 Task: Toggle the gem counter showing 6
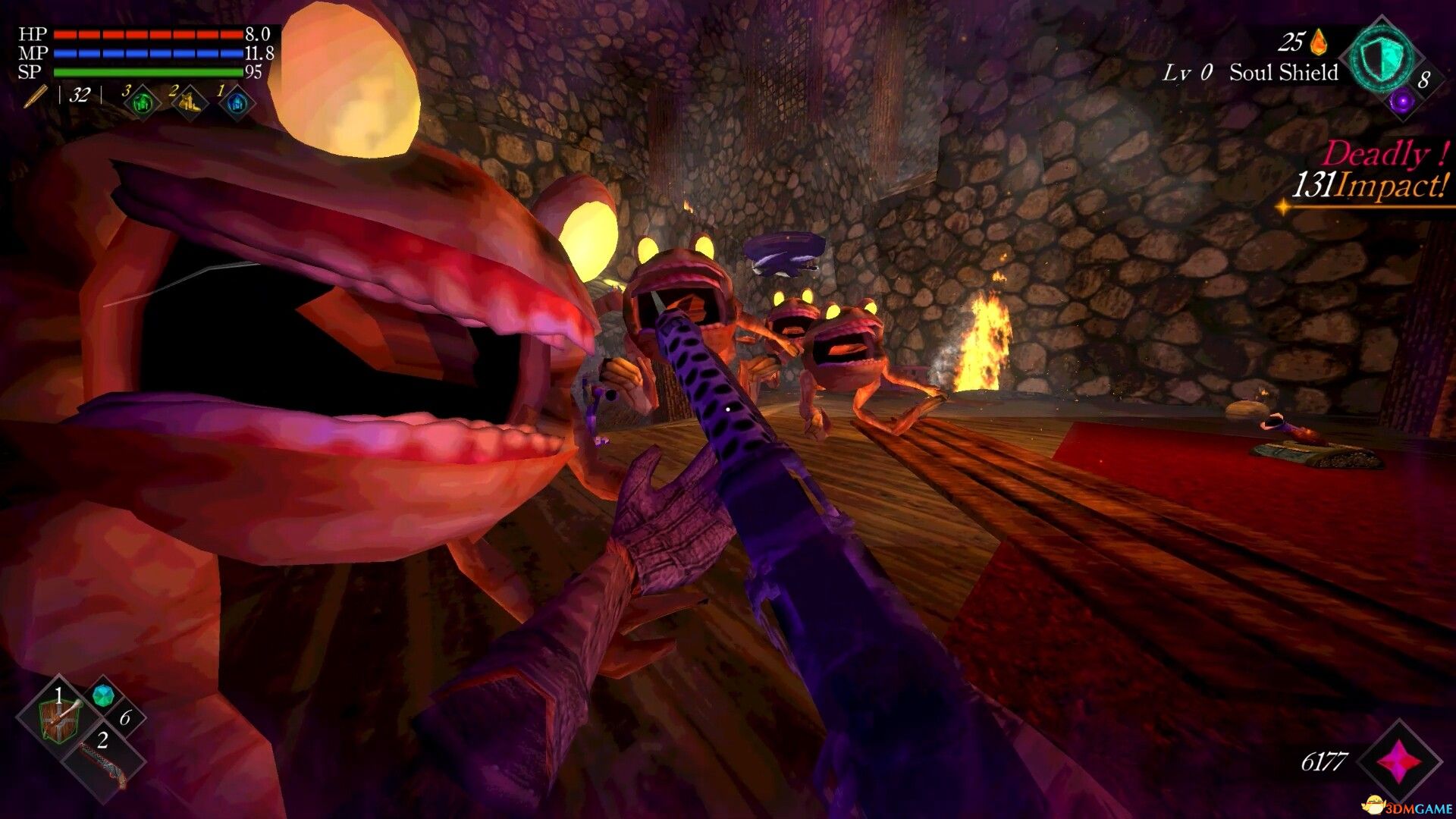[125, 718]
